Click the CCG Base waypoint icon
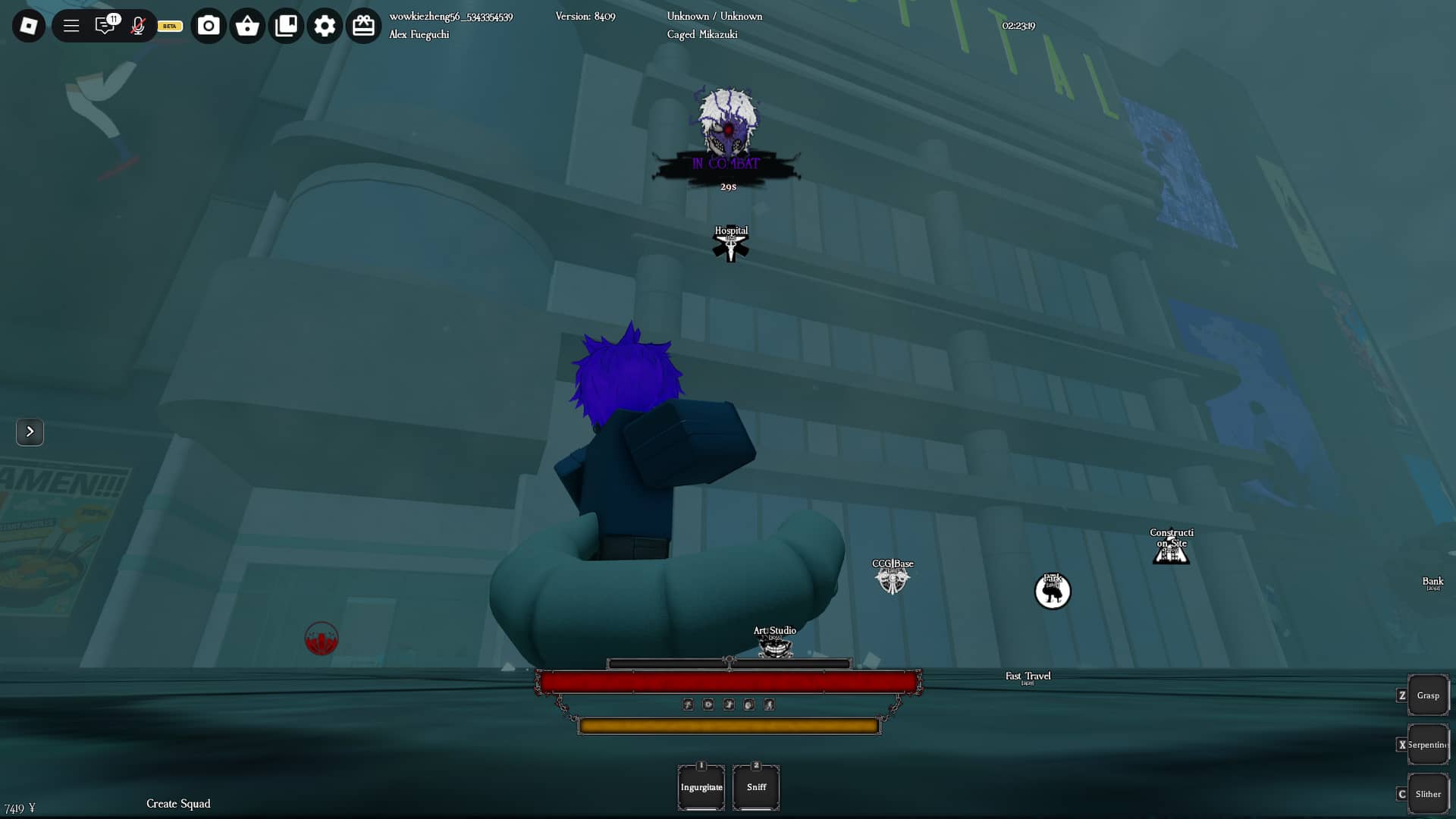The image size is (1456, 819). click(x=894, y=578)
